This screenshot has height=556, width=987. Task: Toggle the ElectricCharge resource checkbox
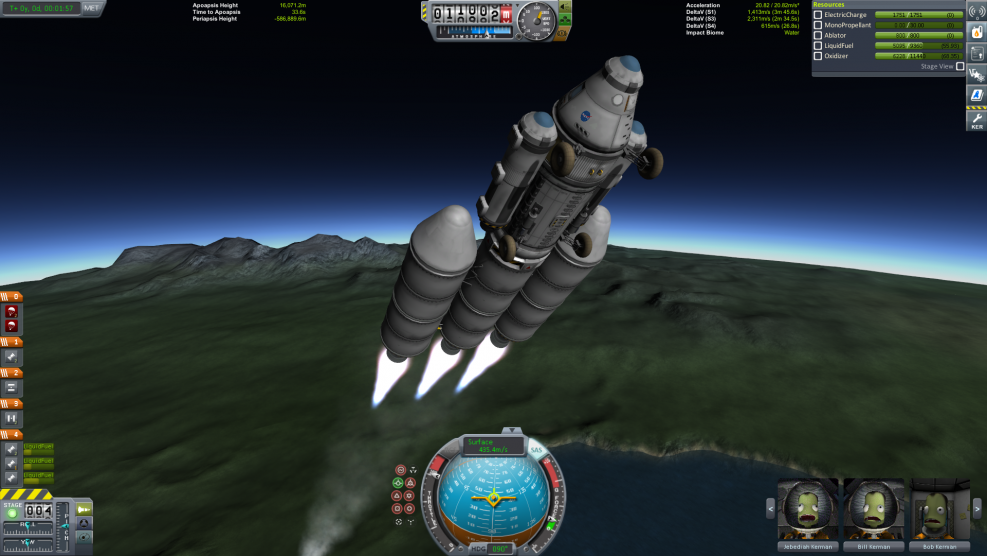click(818, 15)
